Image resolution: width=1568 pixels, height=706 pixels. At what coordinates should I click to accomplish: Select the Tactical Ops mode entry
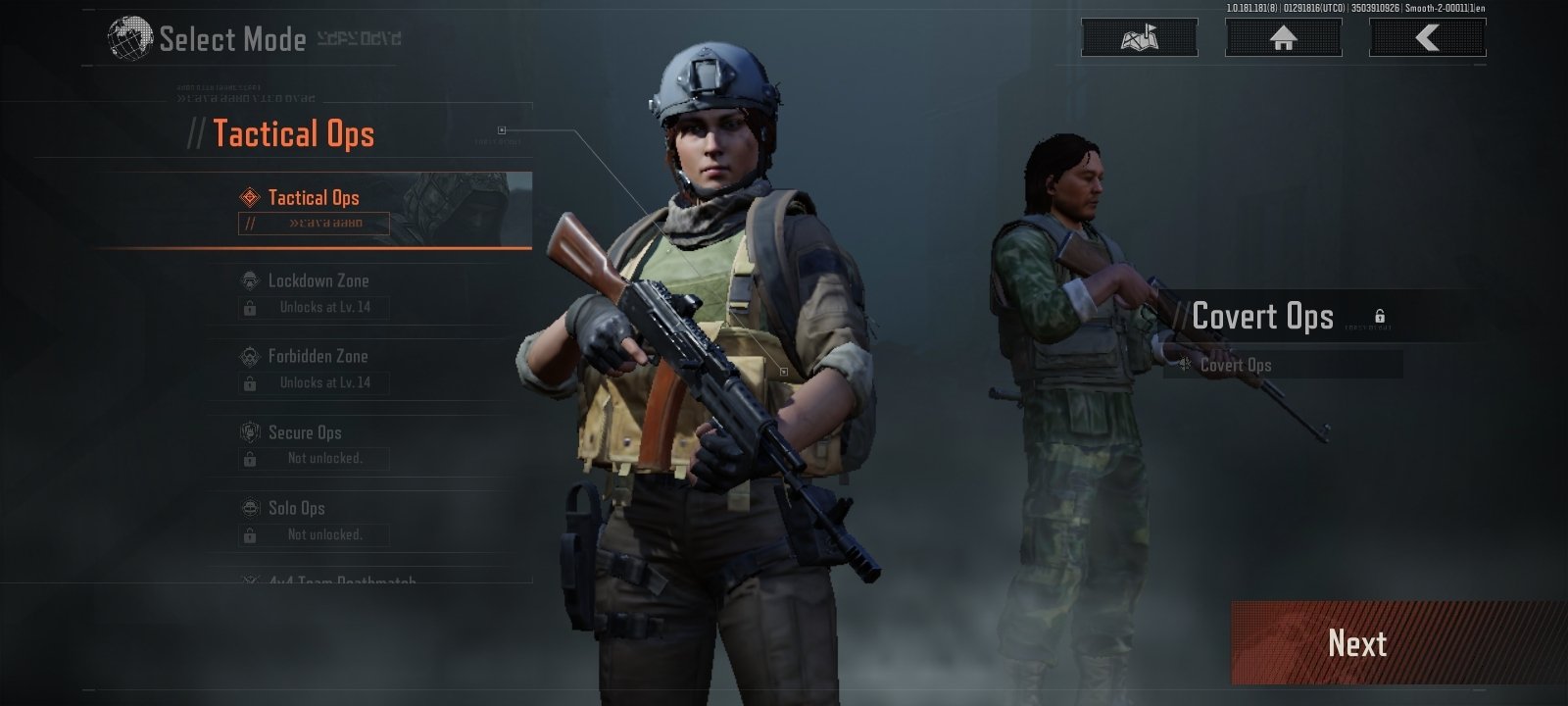point(314,198)
